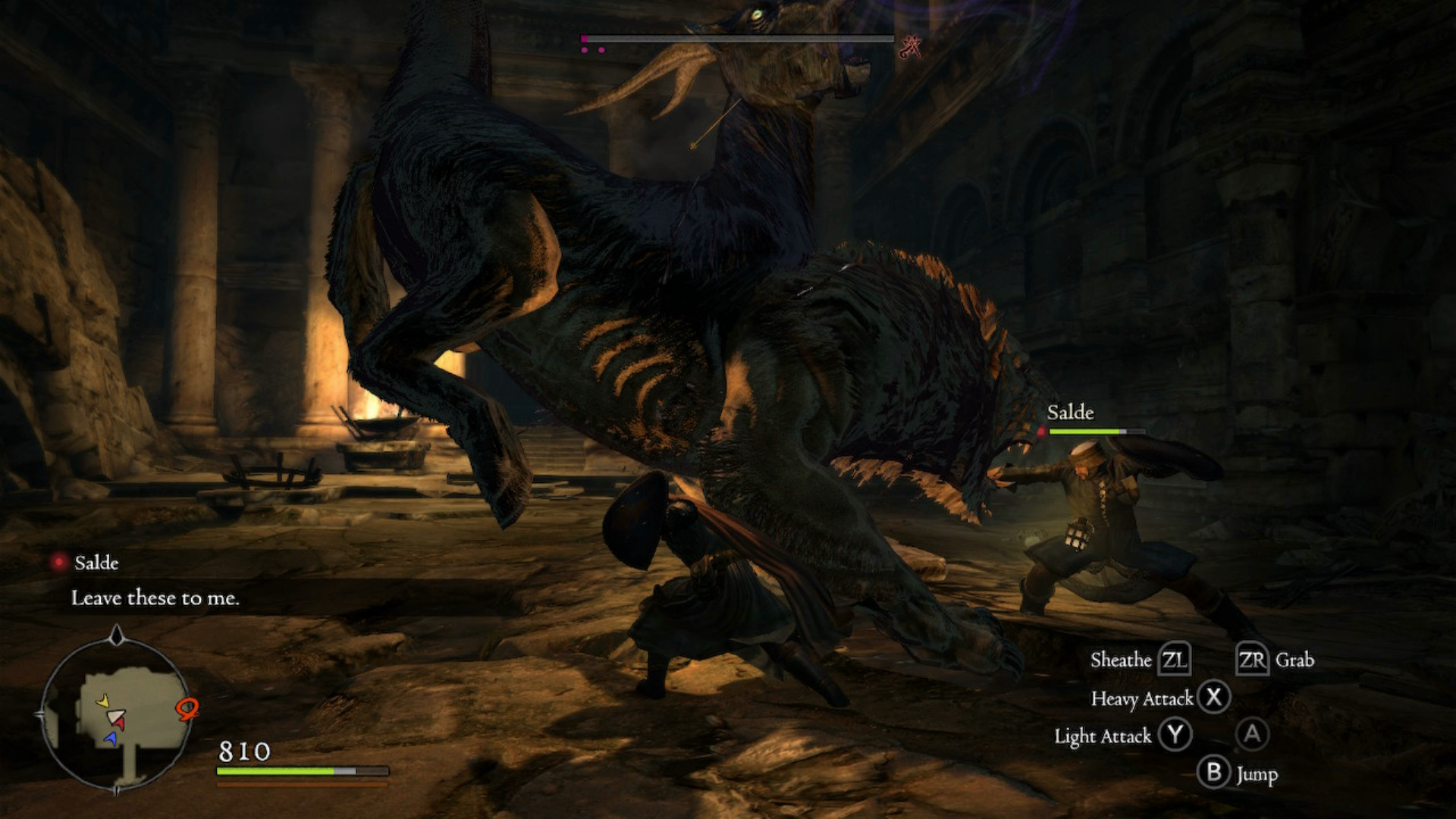This screenshot has height=819, width=1456.
Task: Select the Salde nameplate above the pawn
Action: coord(1070,413)
